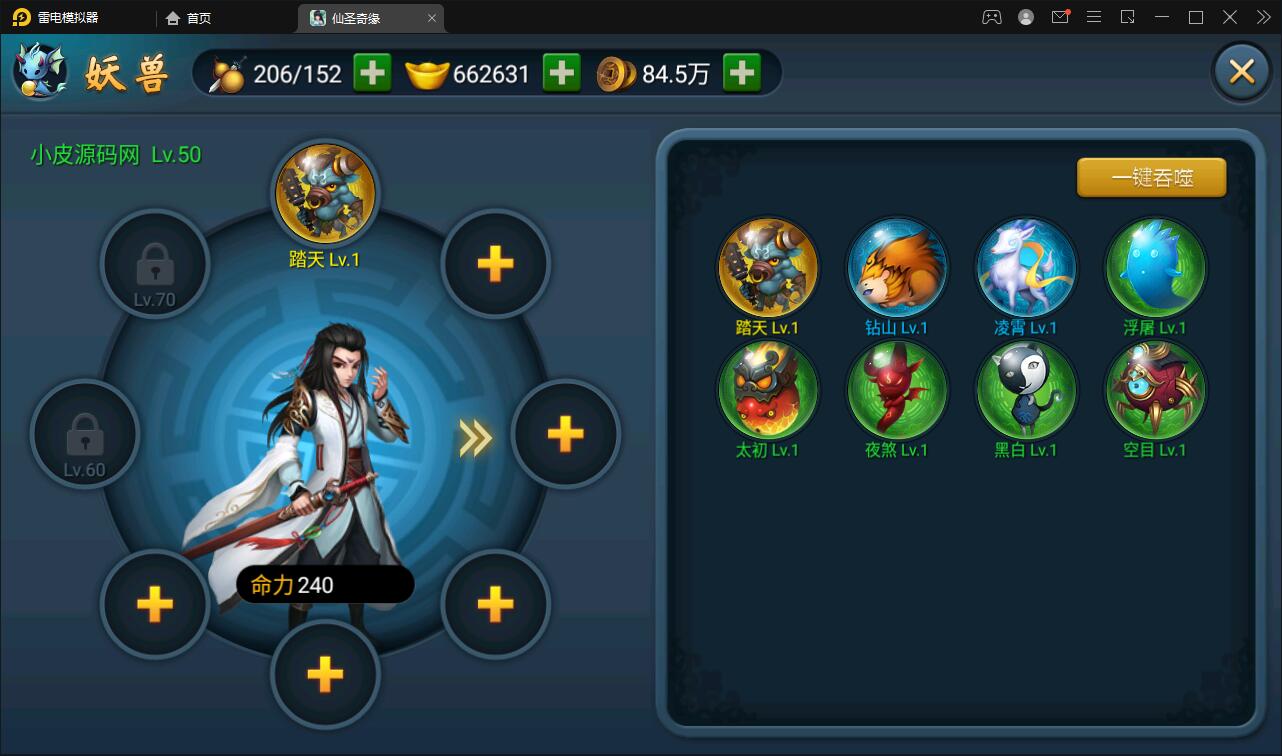
Task: Choose the 钻山 lion beast from the list
Action: click(x=896, y=268)
